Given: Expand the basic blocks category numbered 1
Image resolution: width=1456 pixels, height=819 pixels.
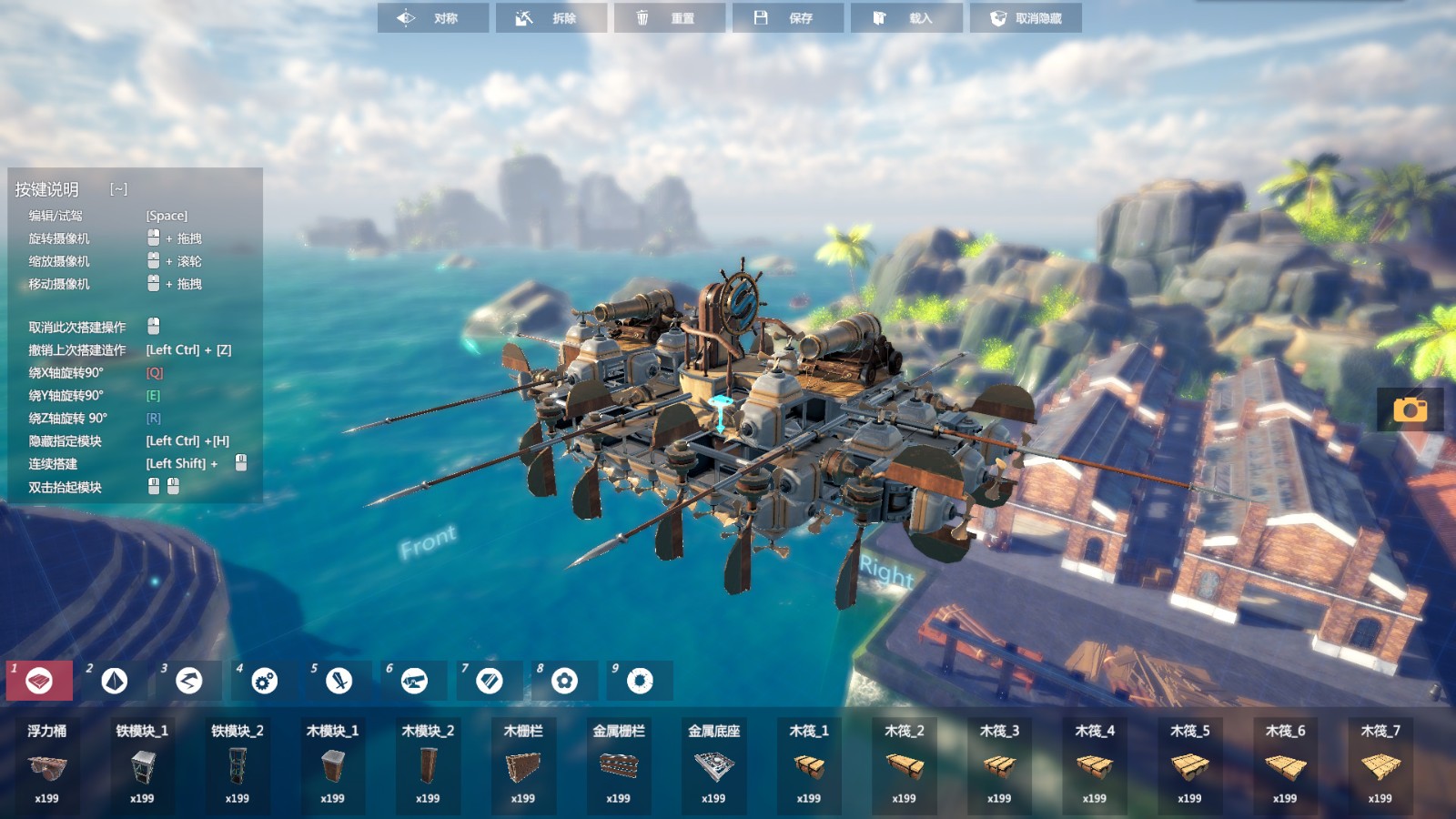Looking at the screenshot, I should pyautogui.click(x=39, y=680).
